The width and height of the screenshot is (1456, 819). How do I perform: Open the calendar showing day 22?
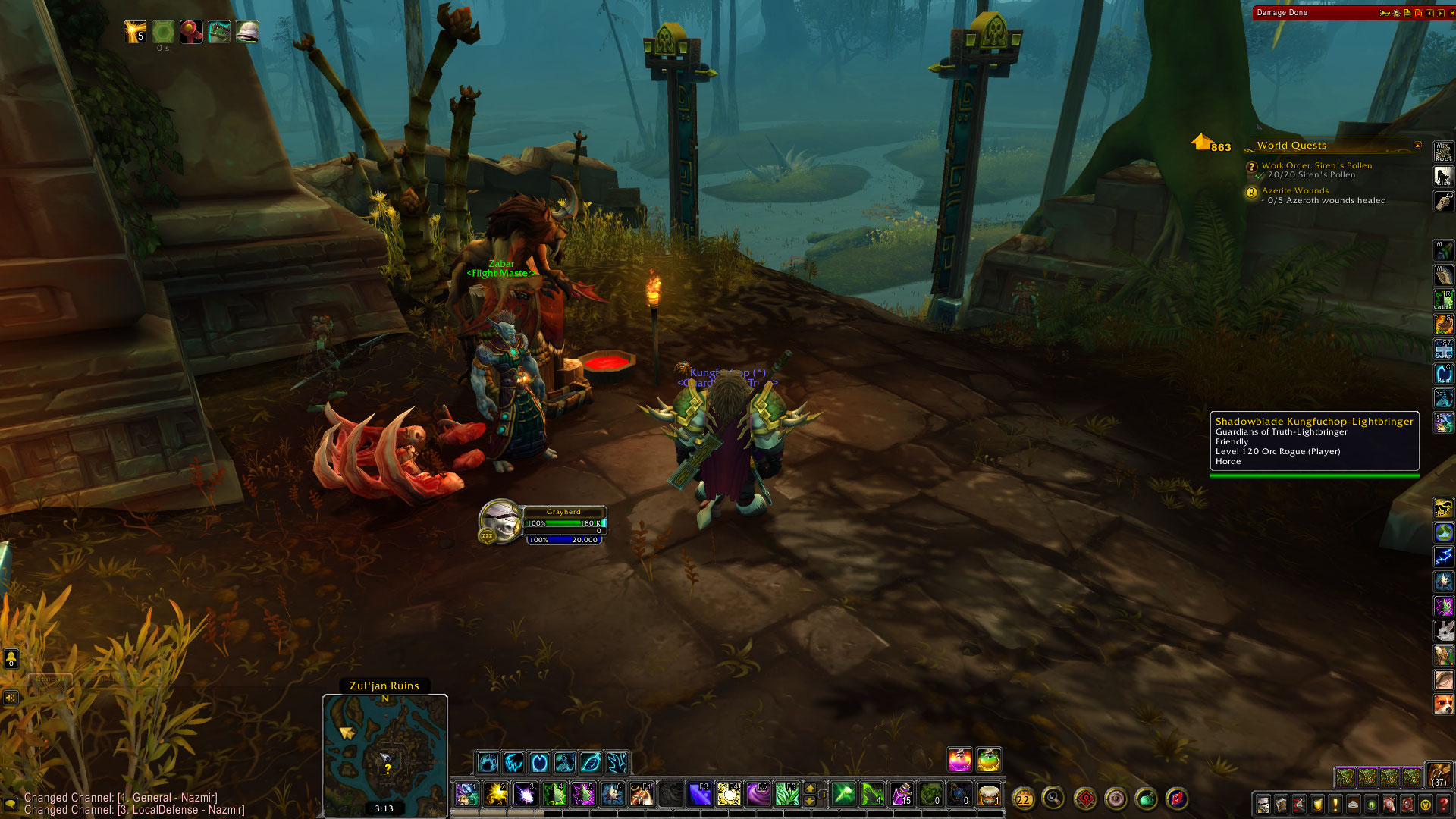(1023, 799)
